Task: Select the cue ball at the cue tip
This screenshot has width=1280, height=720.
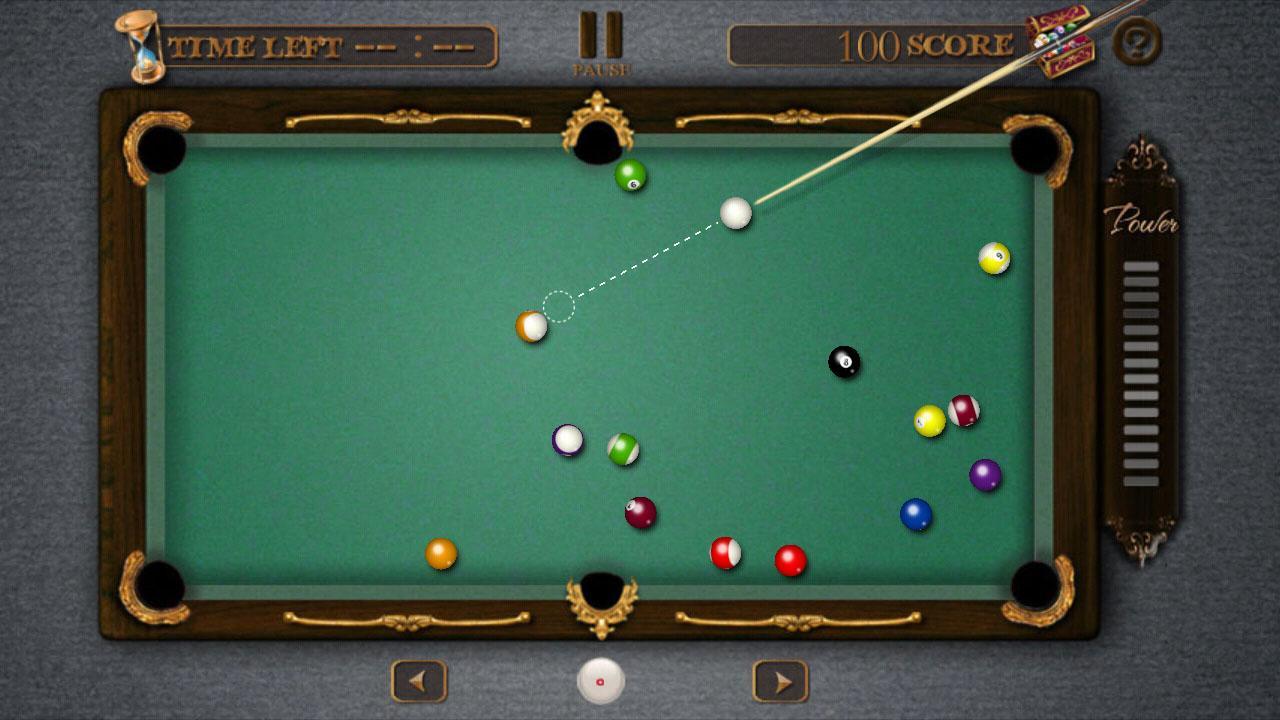Action: coord(734,215)
